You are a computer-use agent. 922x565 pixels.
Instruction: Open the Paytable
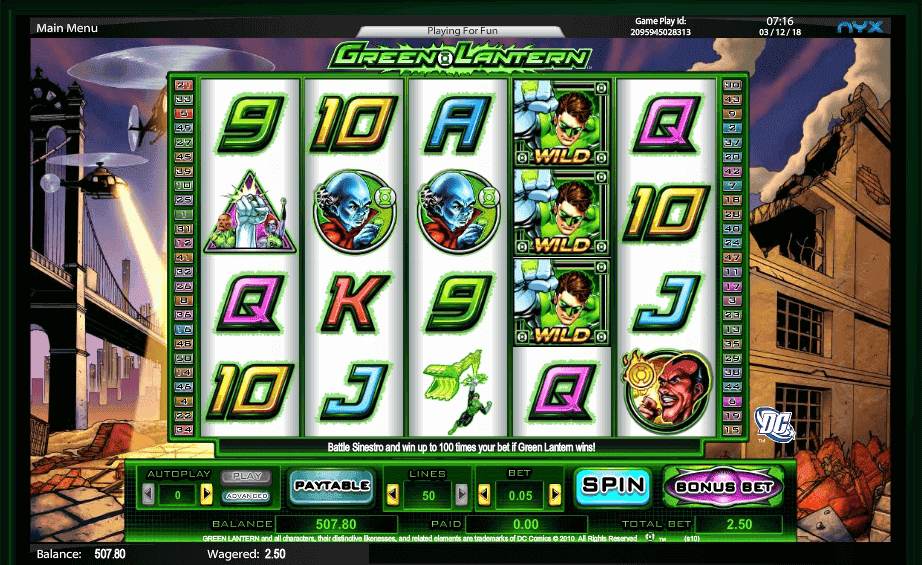pos(331,486)
